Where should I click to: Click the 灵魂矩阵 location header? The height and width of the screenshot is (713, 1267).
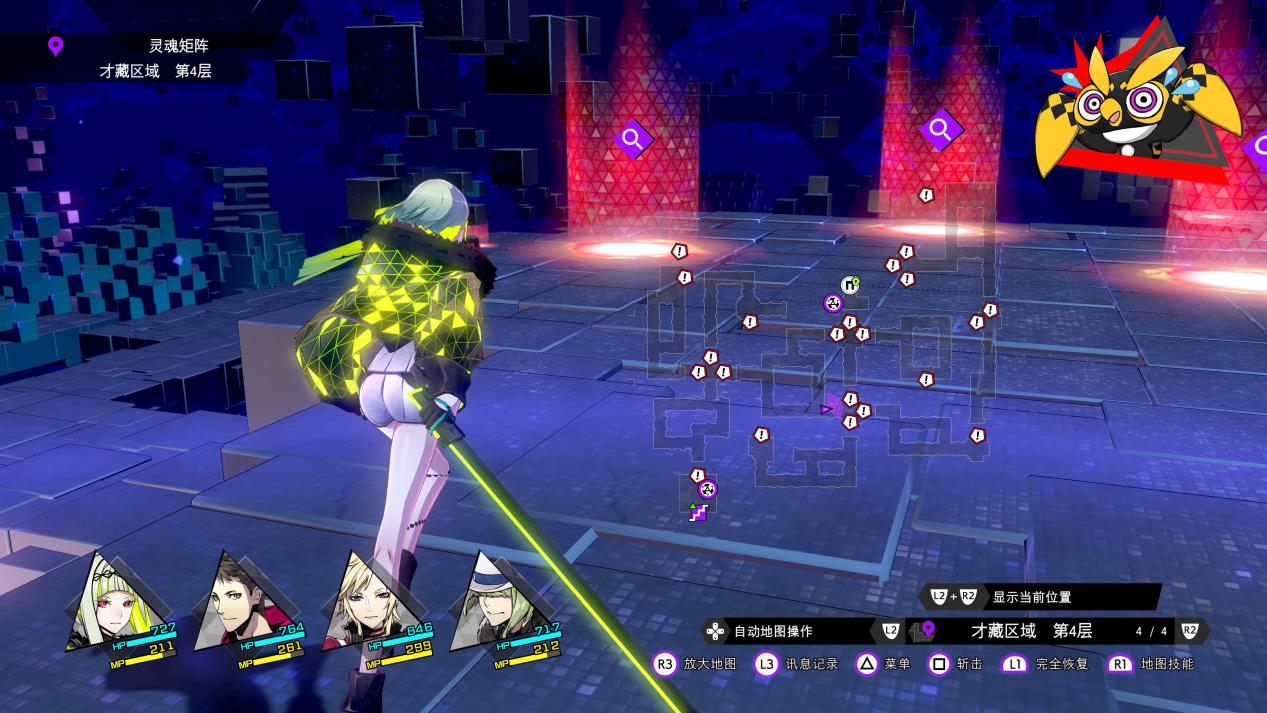point(178,45)
